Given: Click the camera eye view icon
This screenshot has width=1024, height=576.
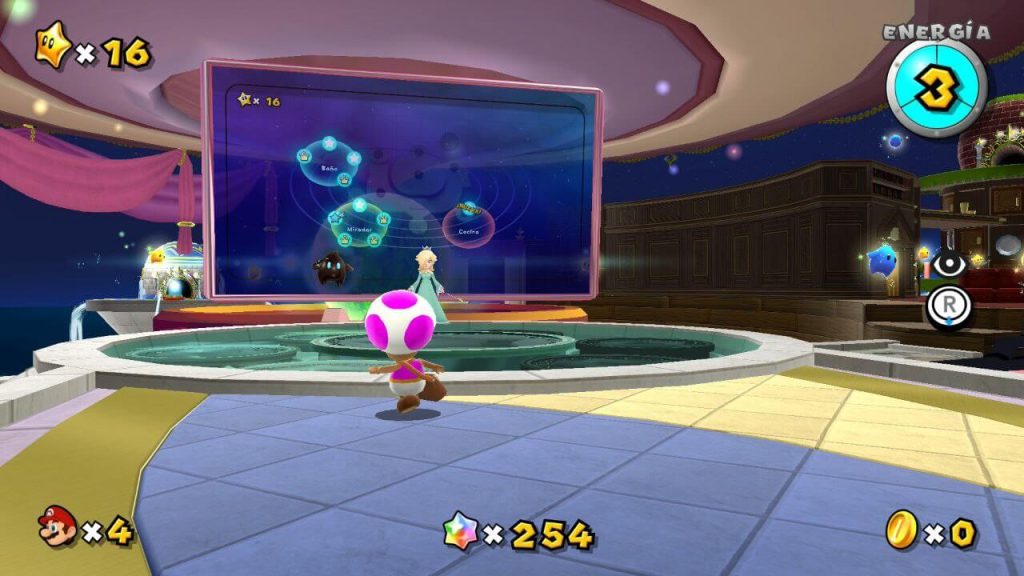Looking at the screenshot, I should tap(948, 264).
